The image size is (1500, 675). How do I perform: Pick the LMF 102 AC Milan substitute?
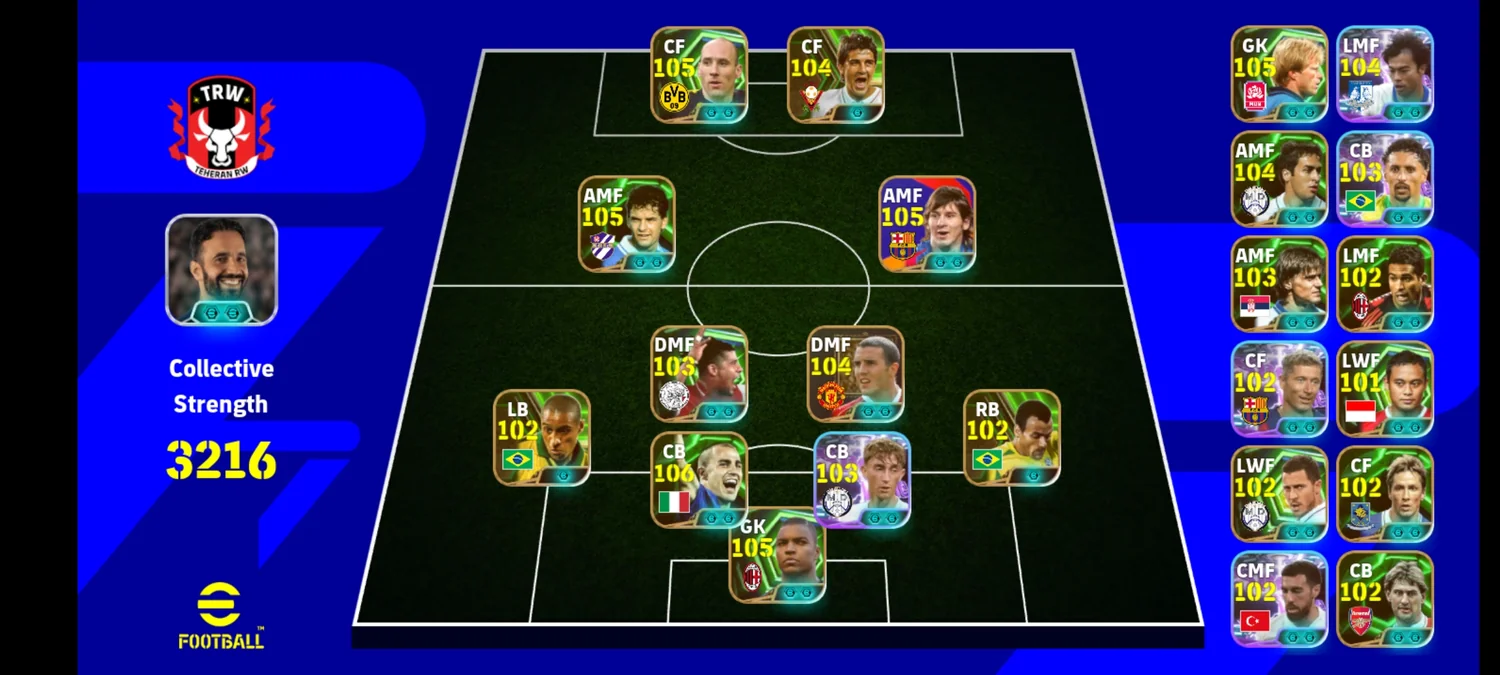[1384, 284]
